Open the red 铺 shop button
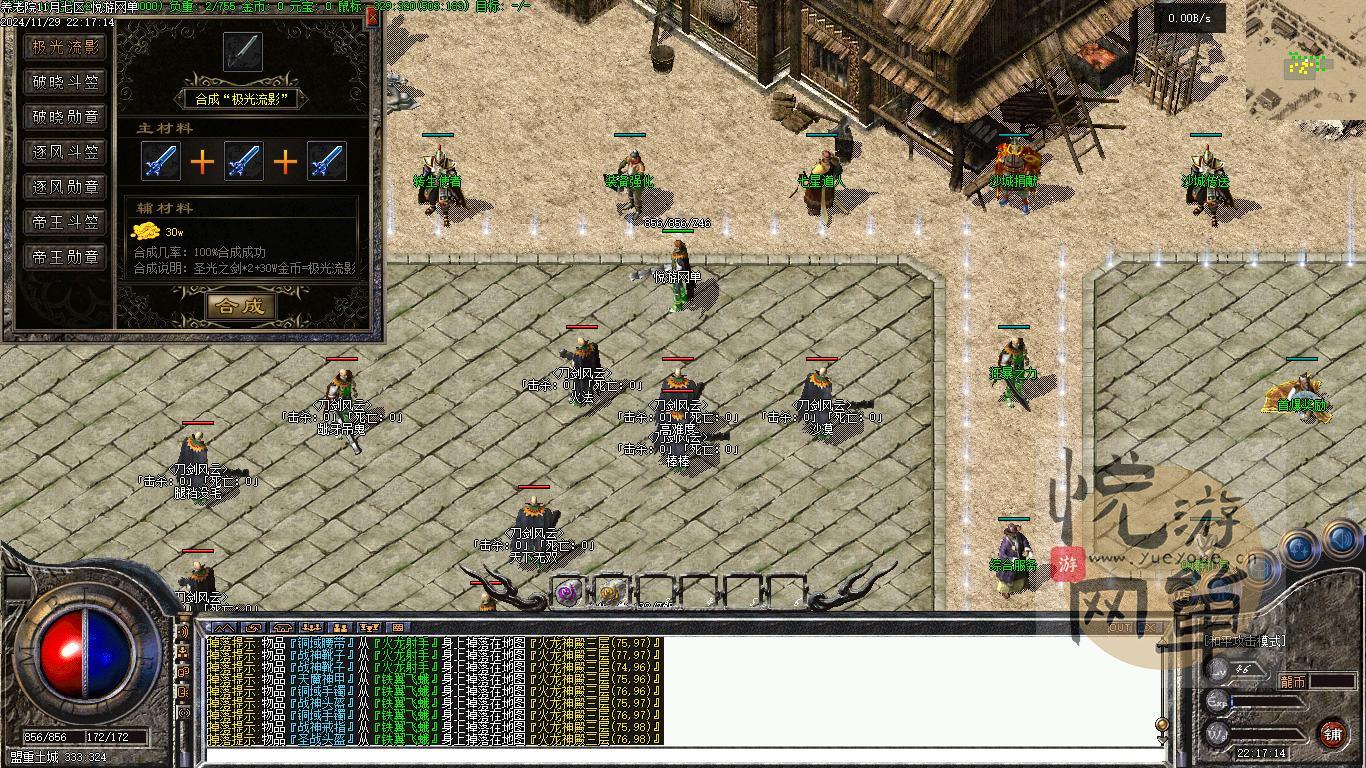This screenshot has width=1366, height=768. click(x=1332, y=735)
